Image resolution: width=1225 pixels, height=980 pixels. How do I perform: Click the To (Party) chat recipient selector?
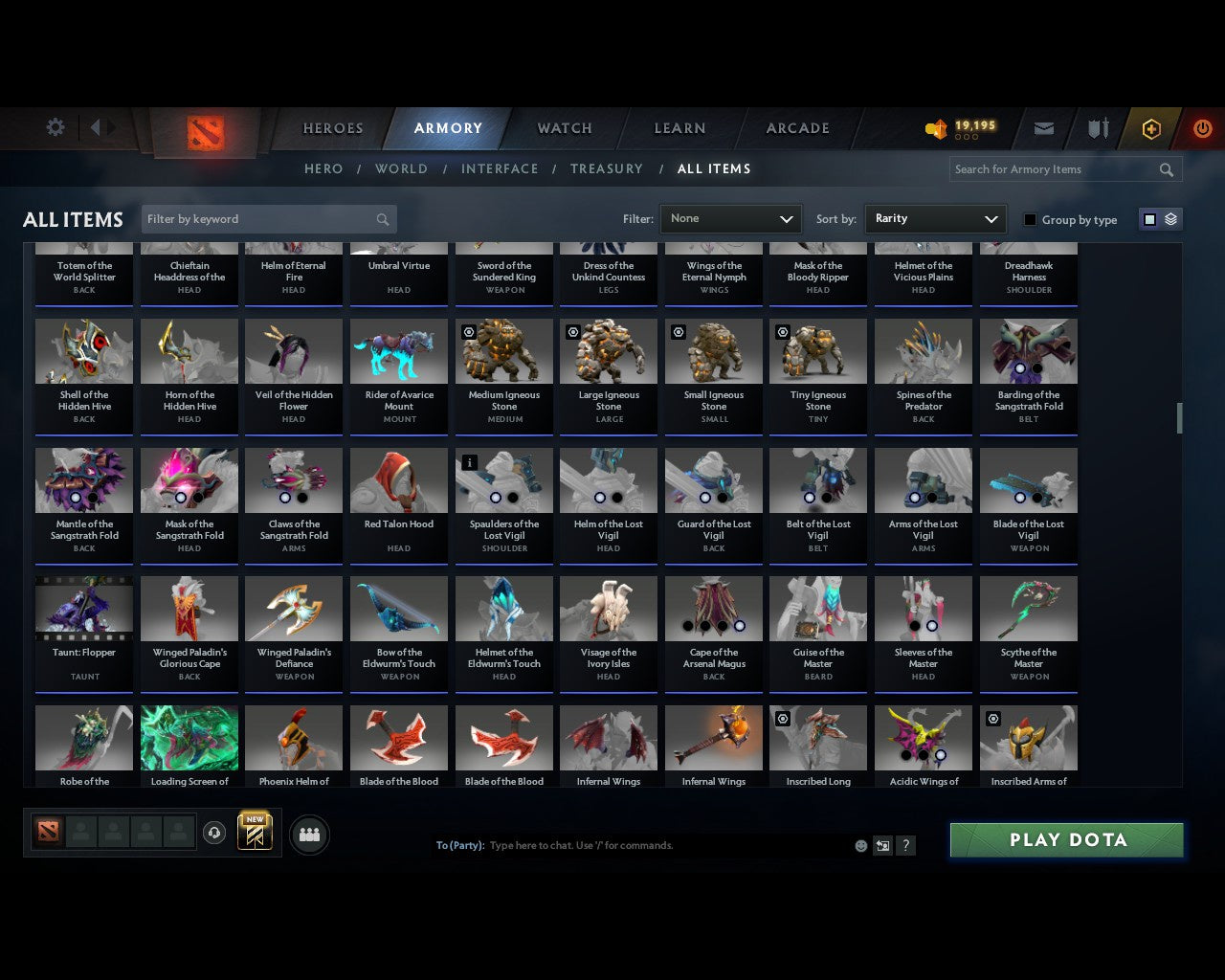[x=460, y=845]
